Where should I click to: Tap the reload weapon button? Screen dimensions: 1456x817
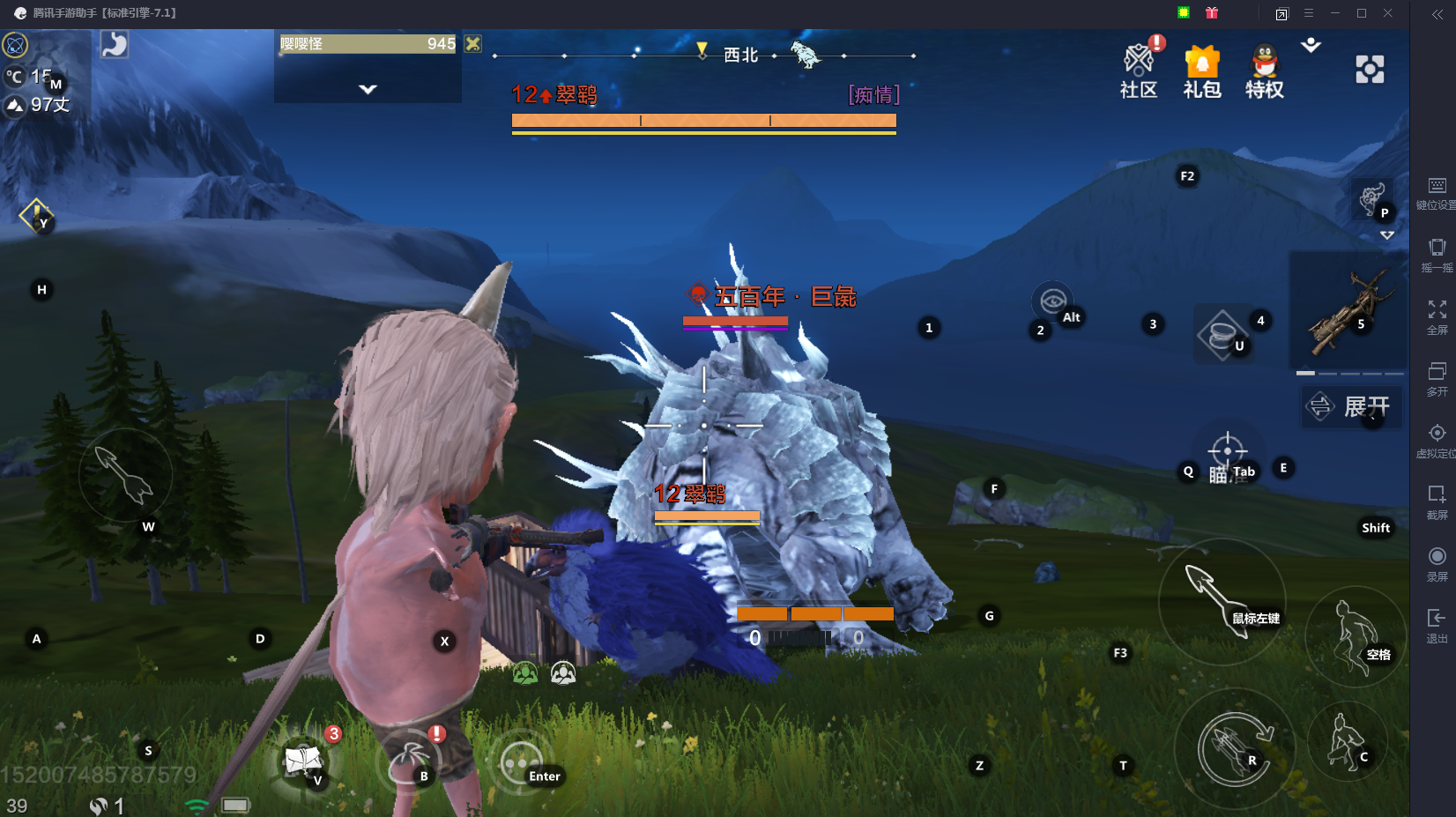click(x=1234, y=747)
